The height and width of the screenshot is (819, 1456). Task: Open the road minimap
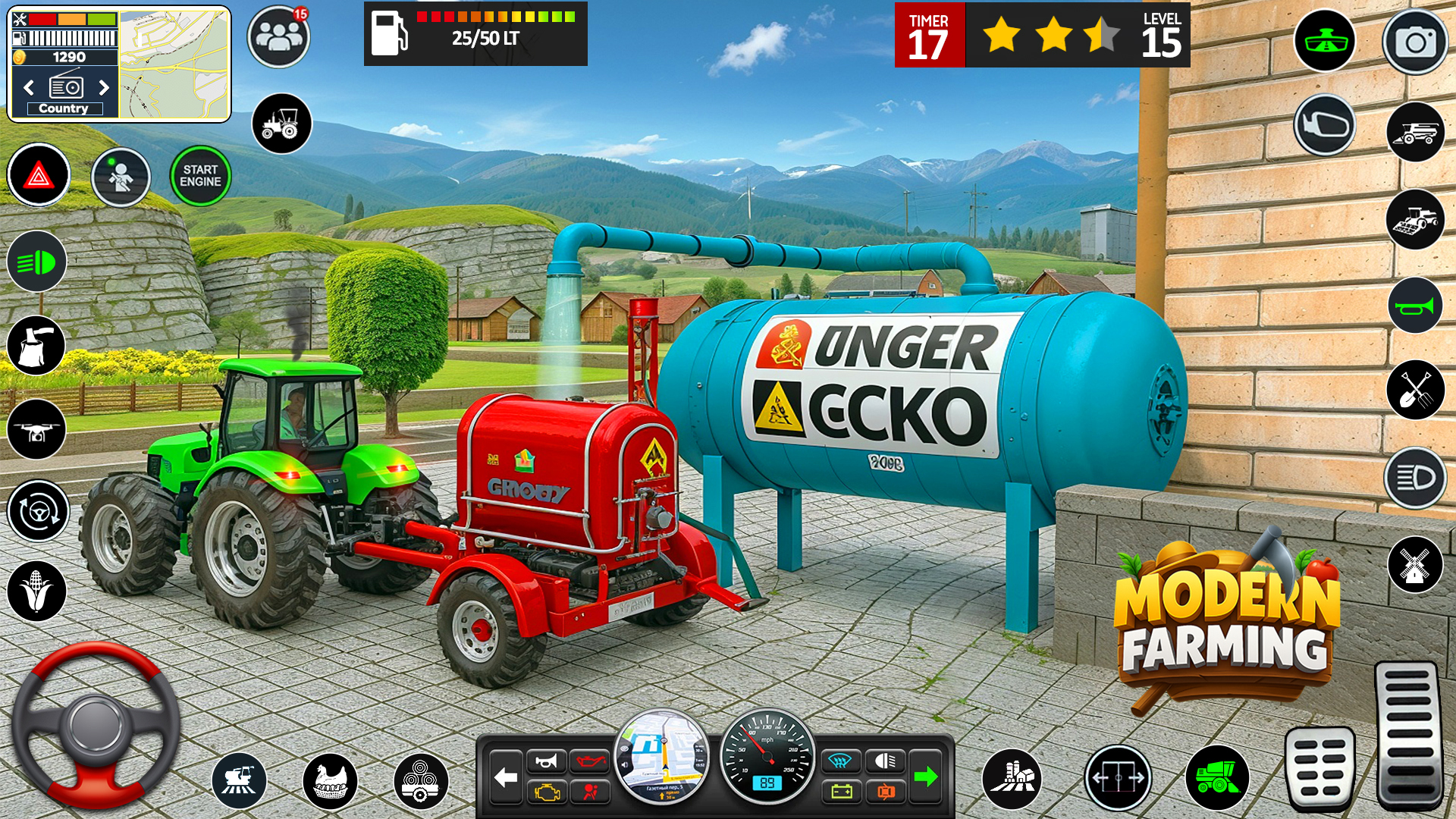174,64
